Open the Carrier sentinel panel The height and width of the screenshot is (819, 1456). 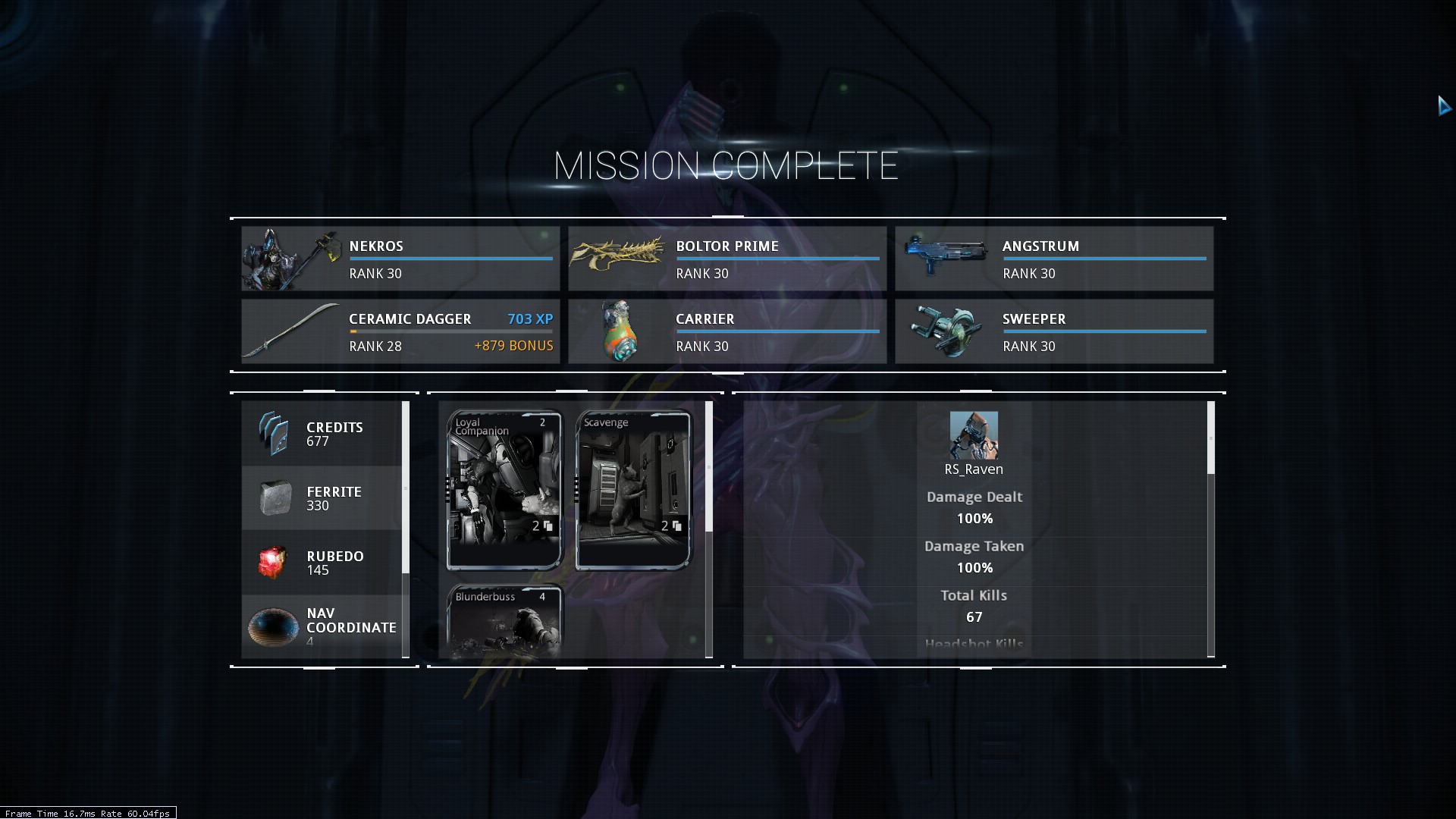pyautogui.click(x=726, y=331)
